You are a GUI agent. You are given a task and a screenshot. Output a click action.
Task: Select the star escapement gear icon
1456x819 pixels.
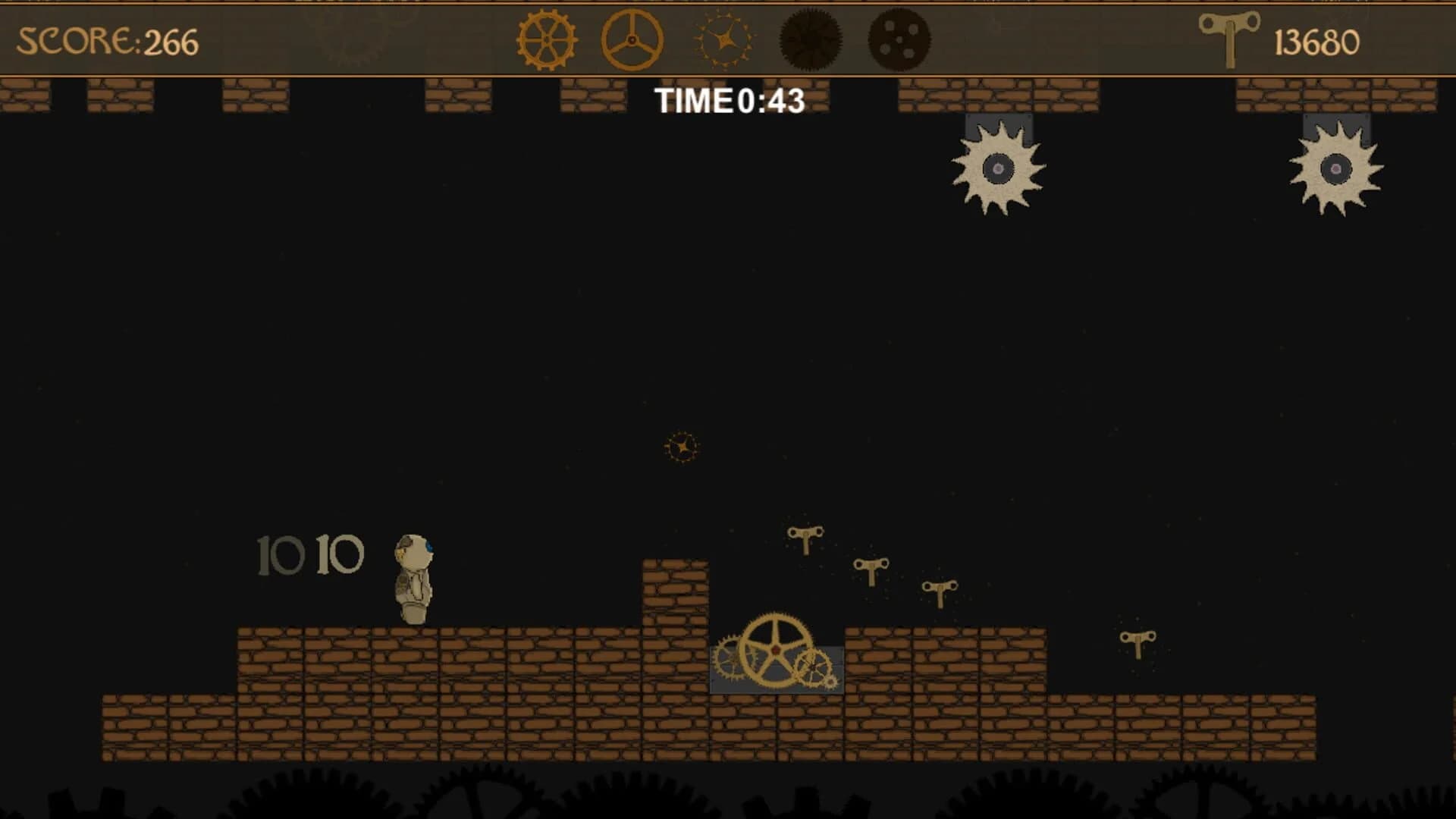(723, 39)
